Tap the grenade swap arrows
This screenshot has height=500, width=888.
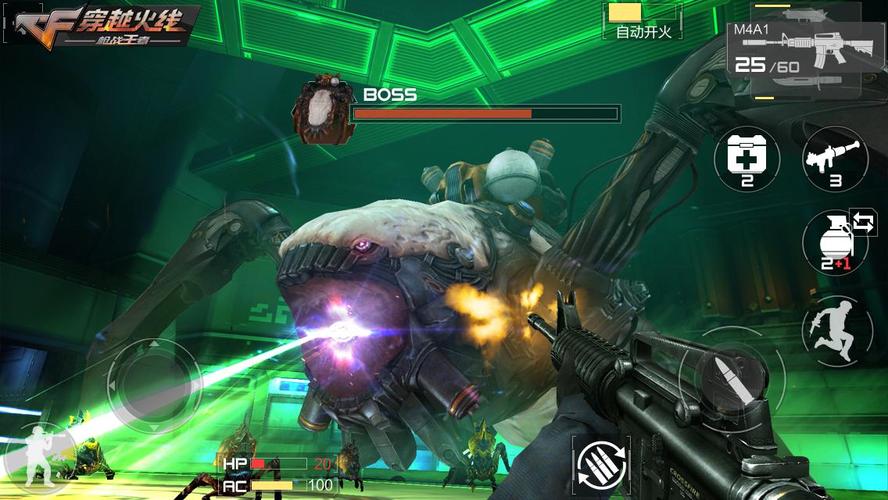[862, 222]
